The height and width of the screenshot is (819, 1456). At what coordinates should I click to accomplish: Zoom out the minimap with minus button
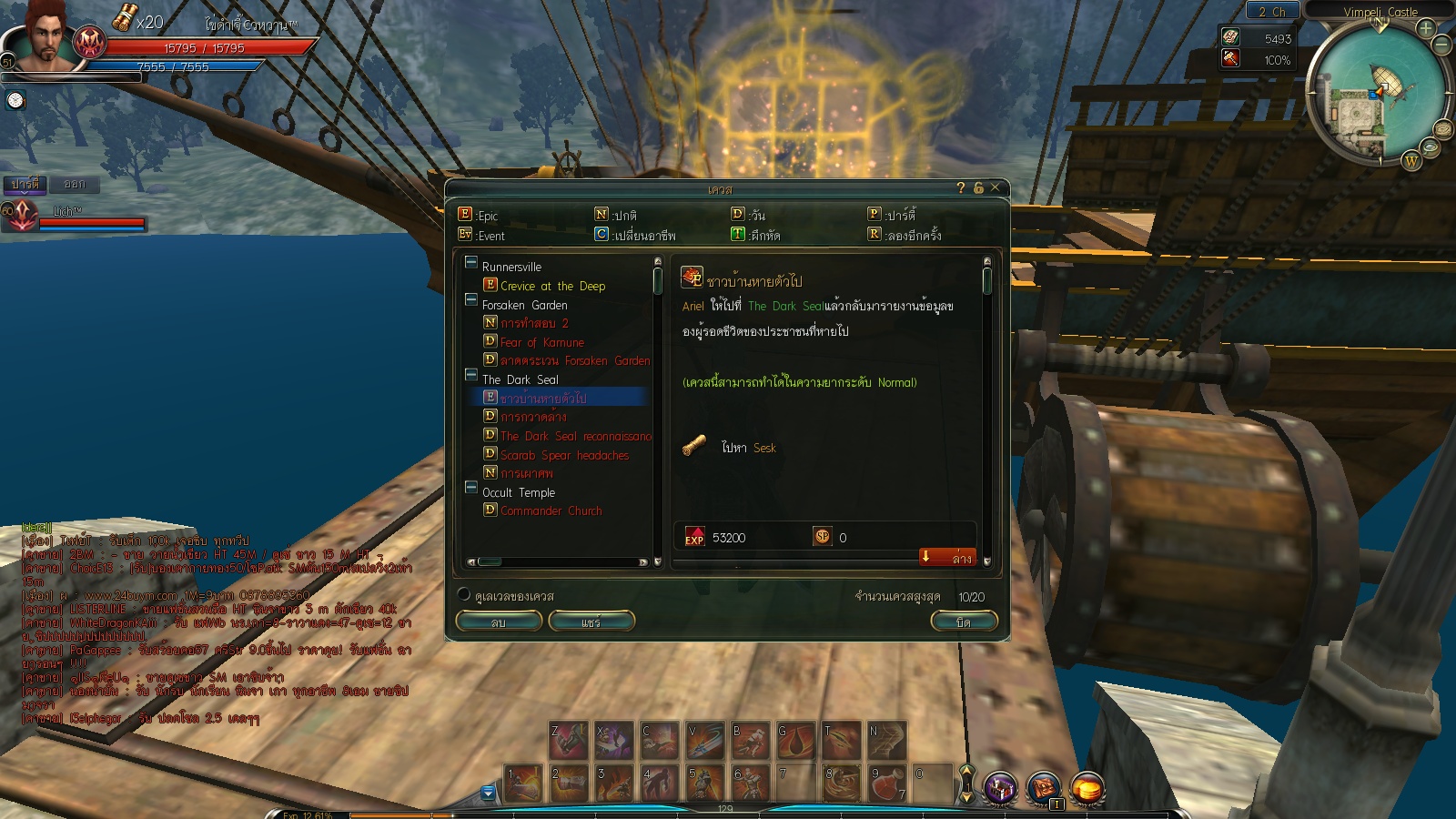1442,44
